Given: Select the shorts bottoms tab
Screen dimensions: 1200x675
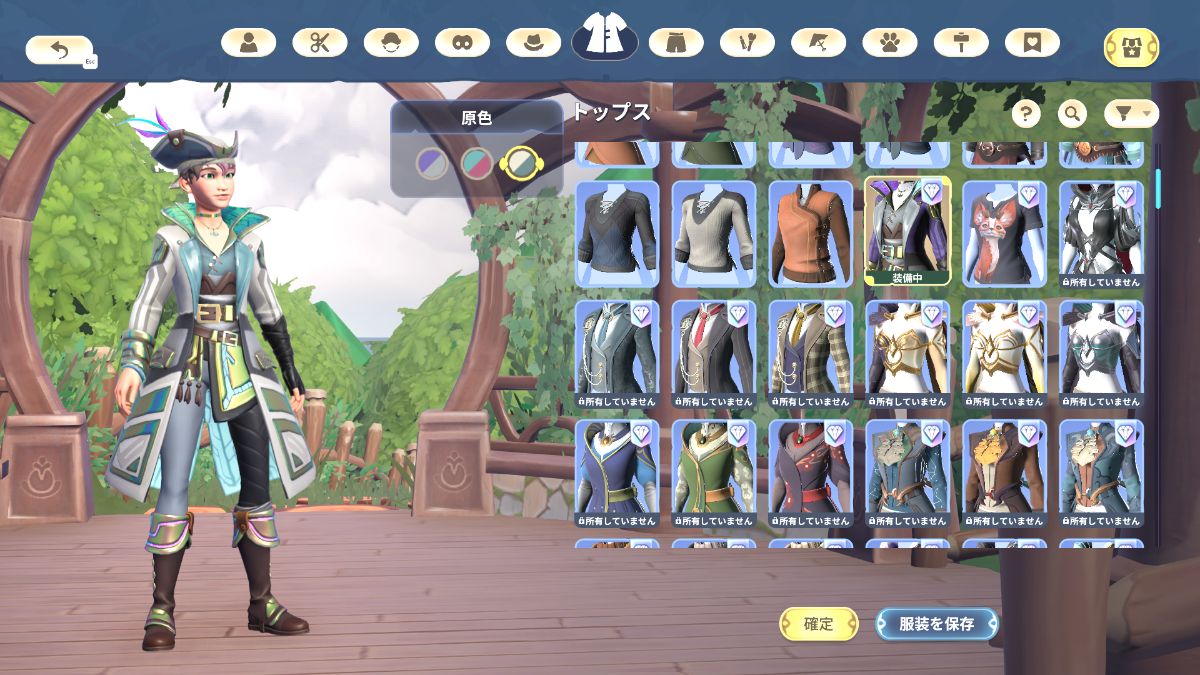Looking at the screenshot, I should pyautogui.click(x=676, y=43).
